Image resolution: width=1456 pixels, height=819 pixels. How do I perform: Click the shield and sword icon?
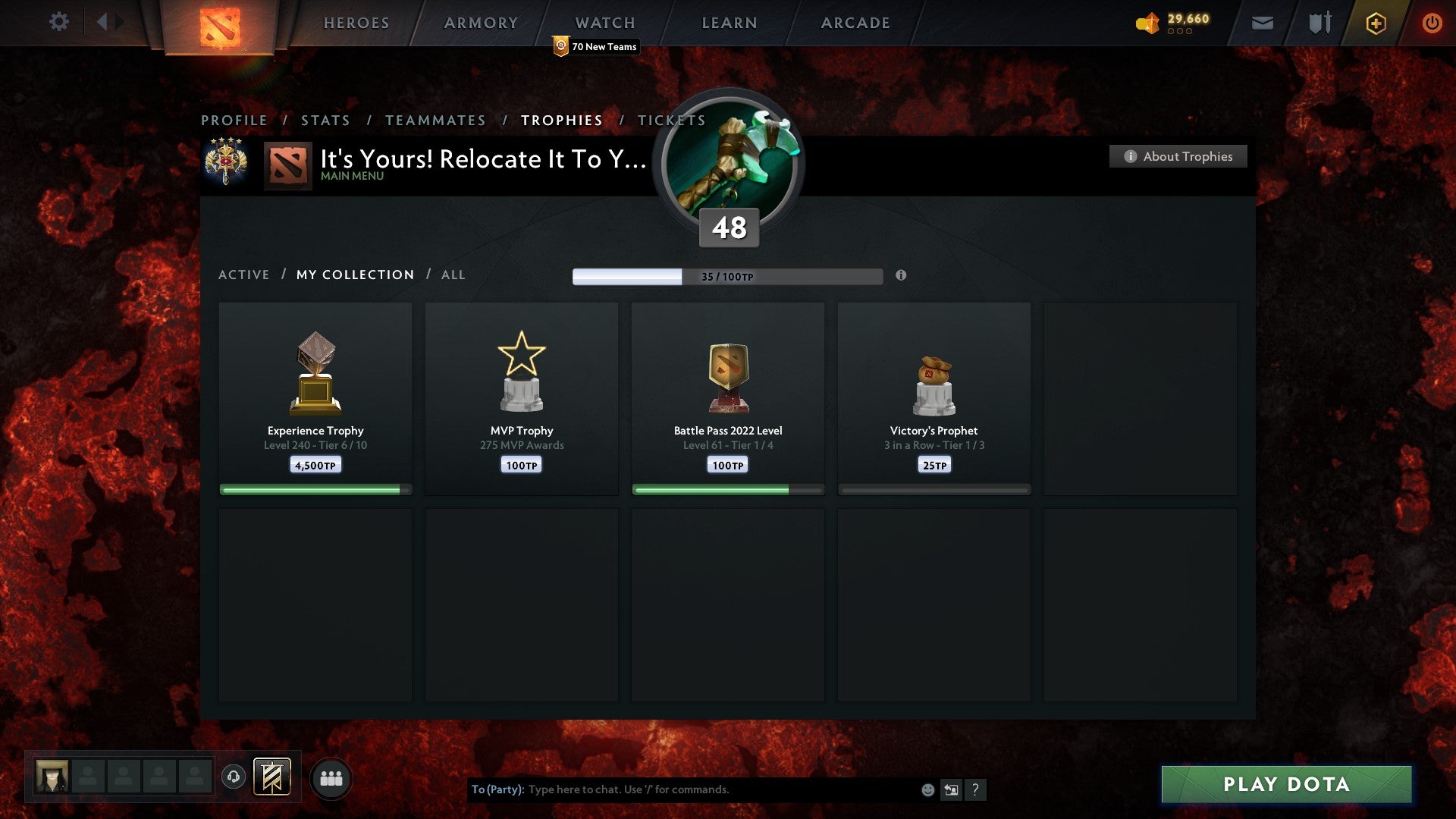pyautogui.click(x=1319, y=23)
